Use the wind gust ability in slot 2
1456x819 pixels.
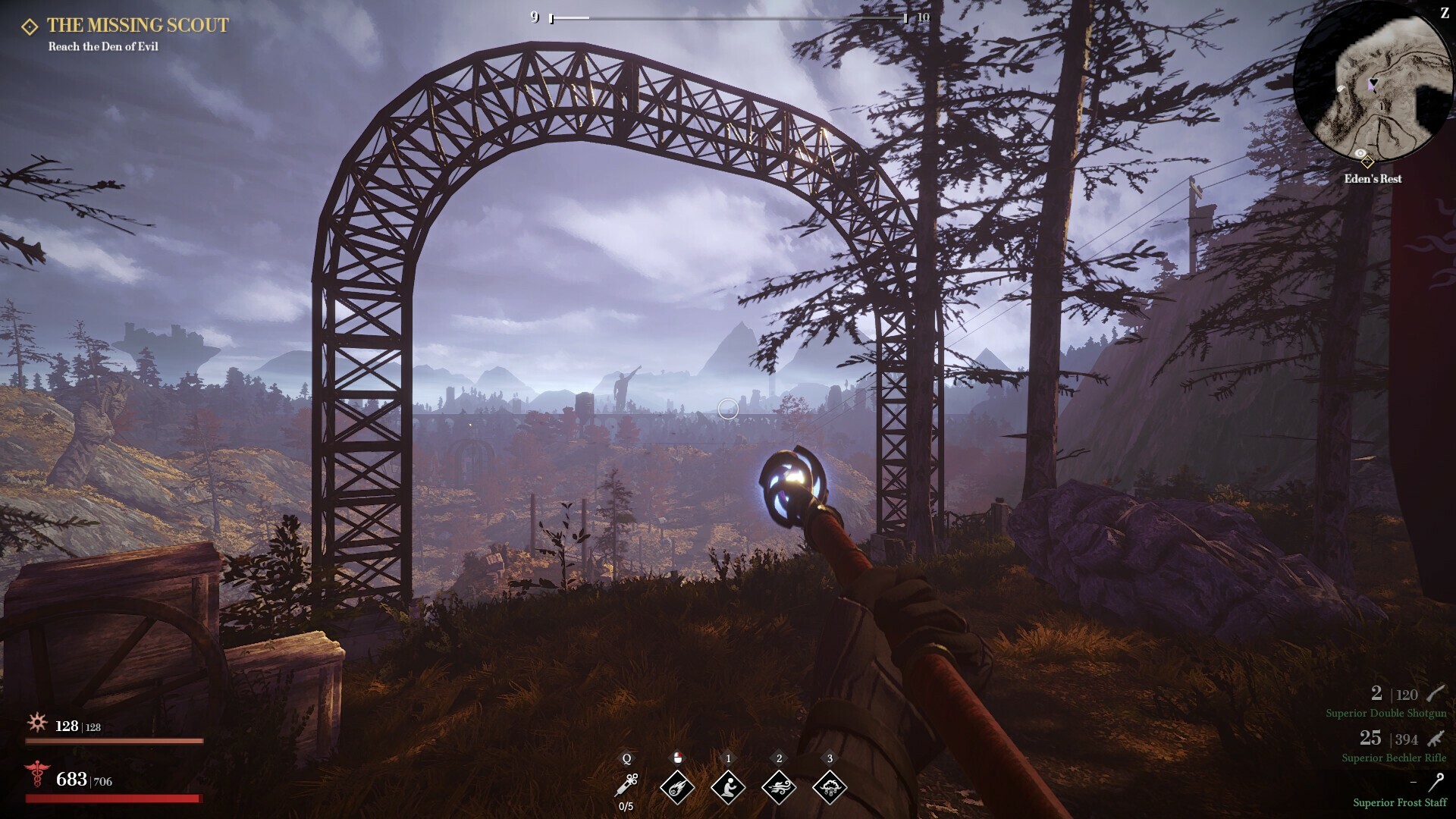click(x=779, y=786)
